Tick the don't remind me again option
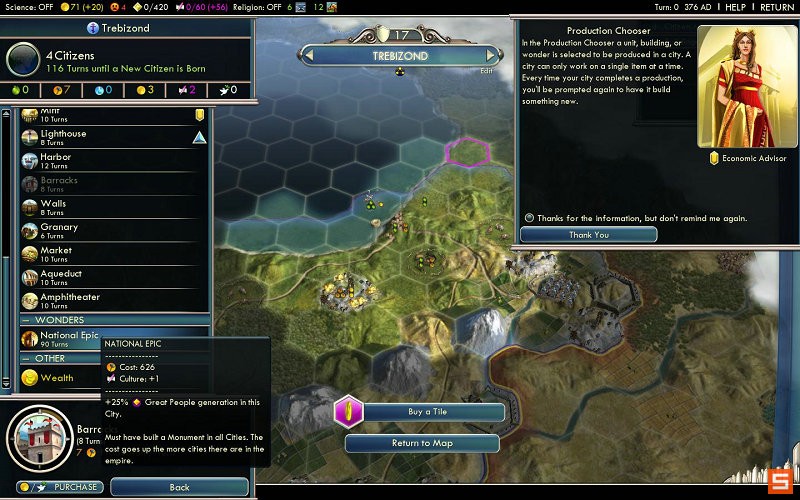Image resolution: width=800 pixels, height=500 pixels. pos(530,218)
